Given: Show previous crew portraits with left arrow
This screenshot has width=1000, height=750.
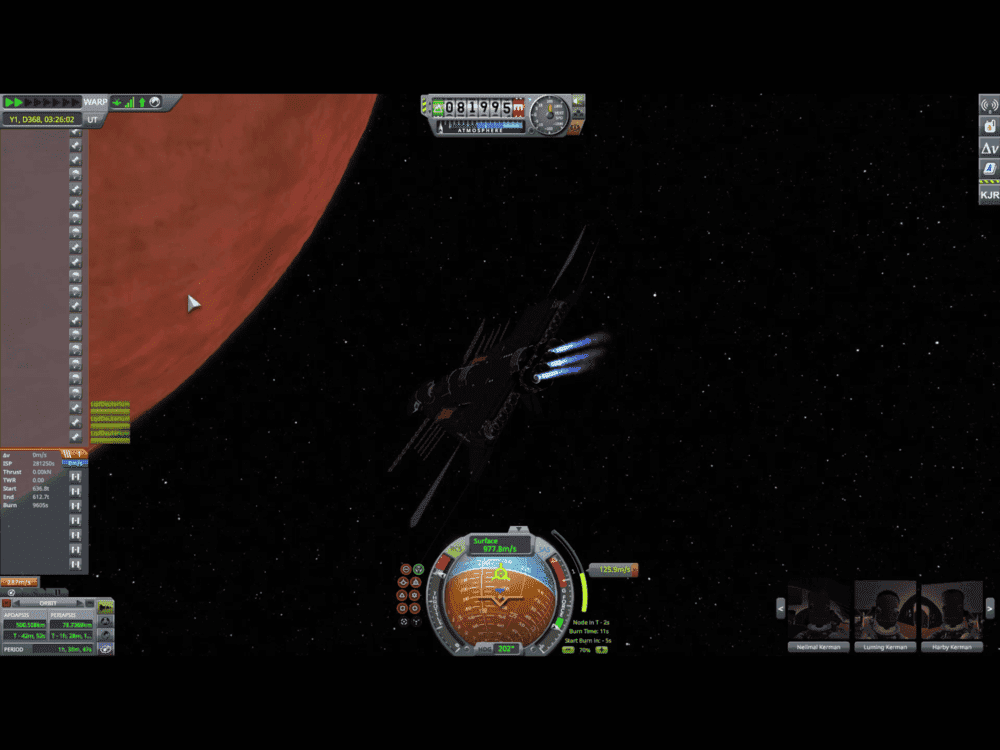Looking at the screenshot, I should (x=781, y=608).
